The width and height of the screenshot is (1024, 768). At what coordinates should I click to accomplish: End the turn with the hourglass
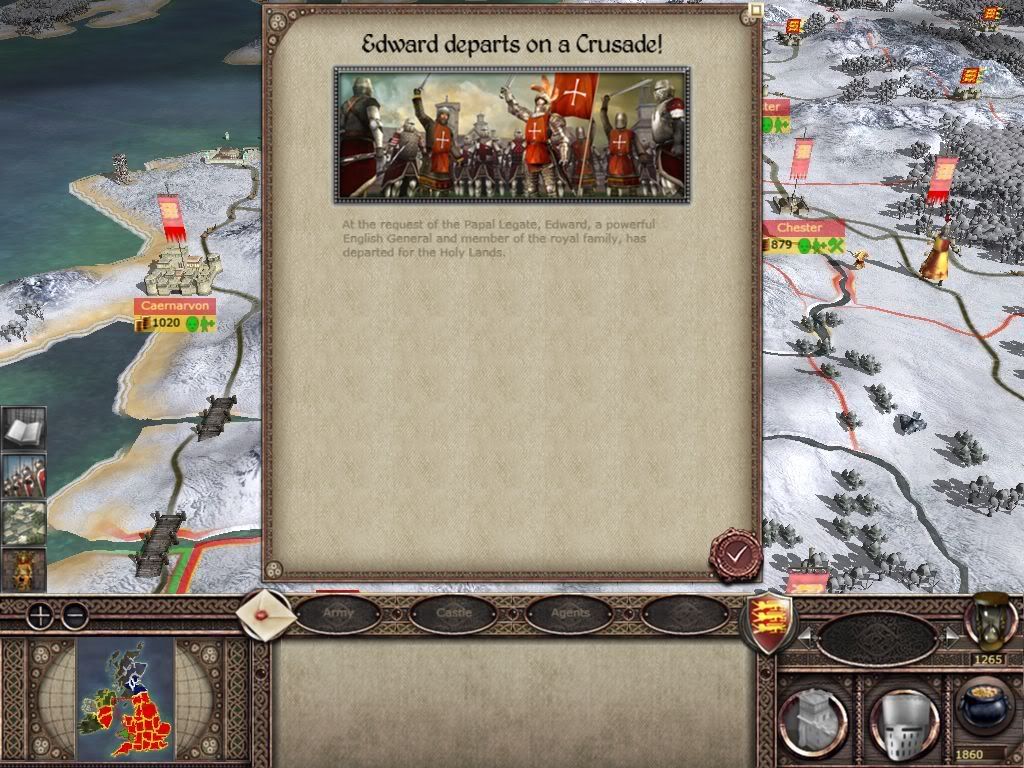[x=987, y=620]
